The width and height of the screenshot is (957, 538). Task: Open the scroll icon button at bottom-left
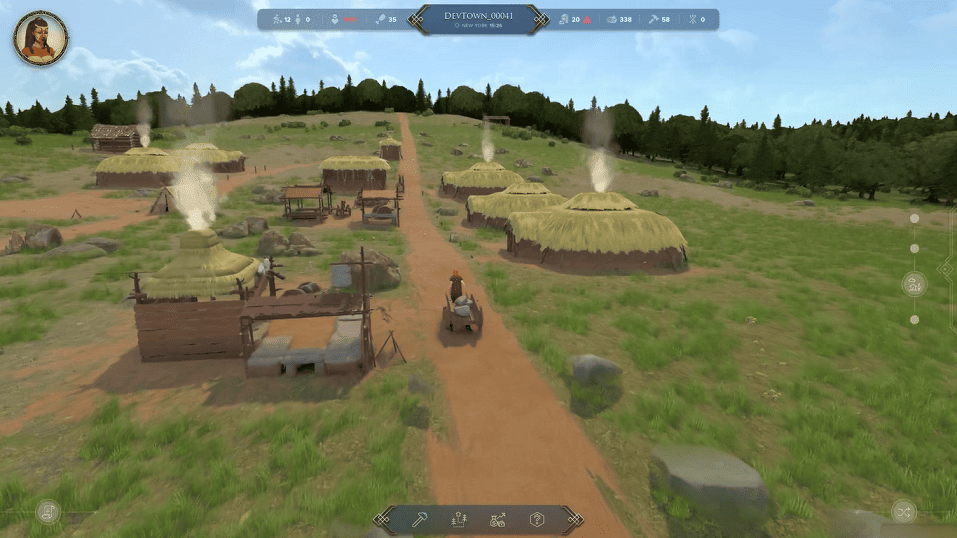(48, 512)
